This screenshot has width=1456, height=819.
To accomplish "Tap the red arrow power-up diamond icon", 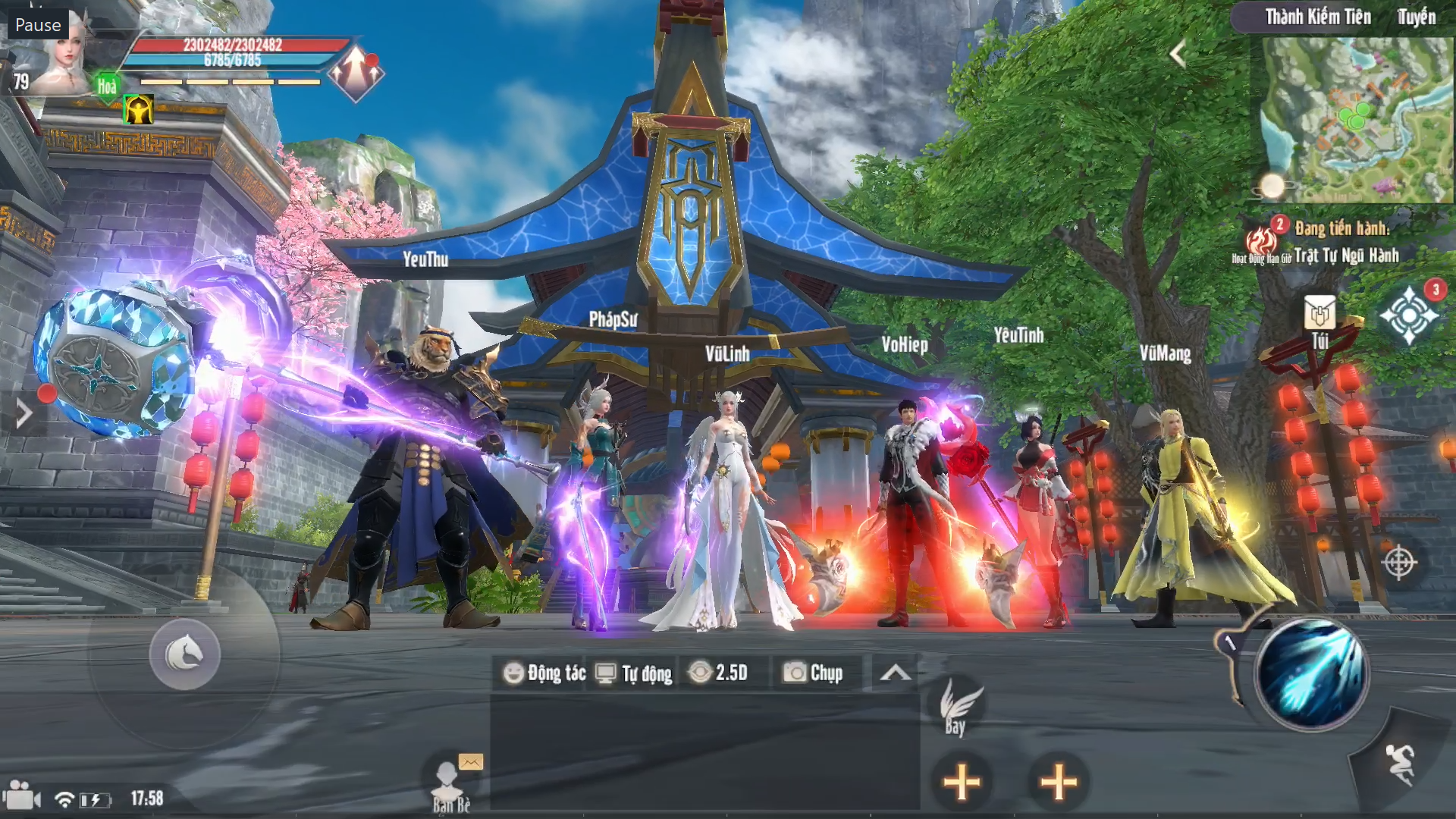I will coord(356,74).
